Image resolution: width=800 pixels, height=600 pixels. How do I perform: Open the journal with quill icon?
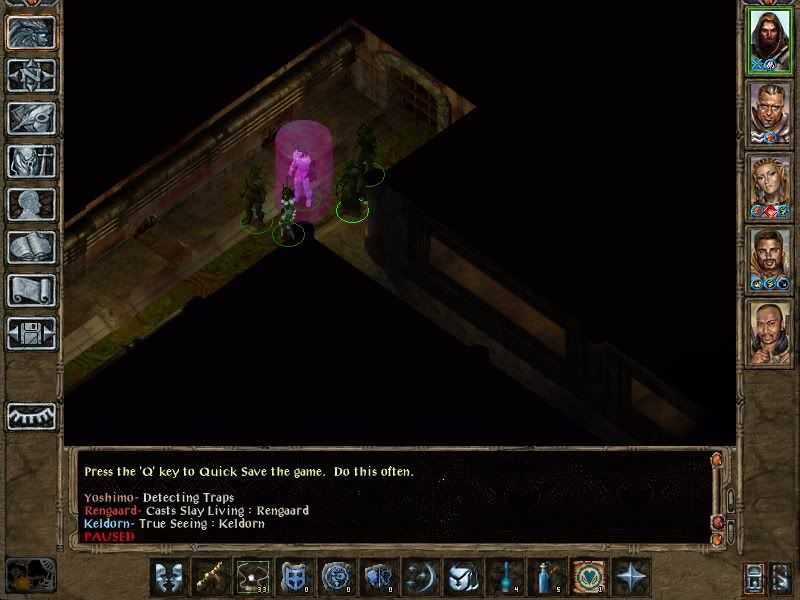(x=31, y=118)
